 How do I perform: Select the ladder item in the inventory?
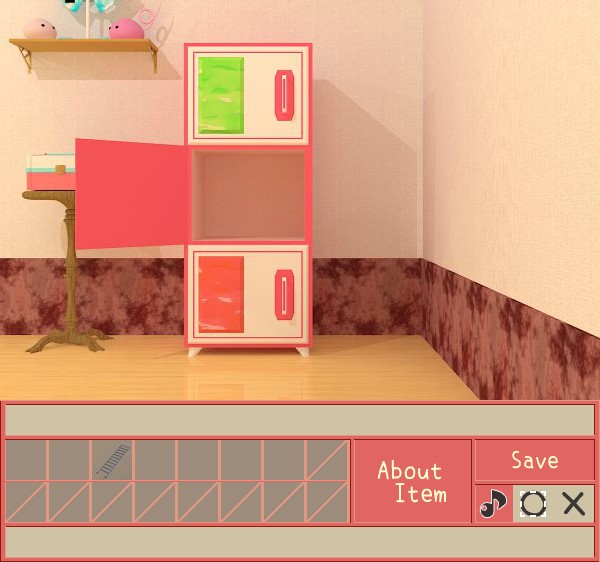pos(112,460)
